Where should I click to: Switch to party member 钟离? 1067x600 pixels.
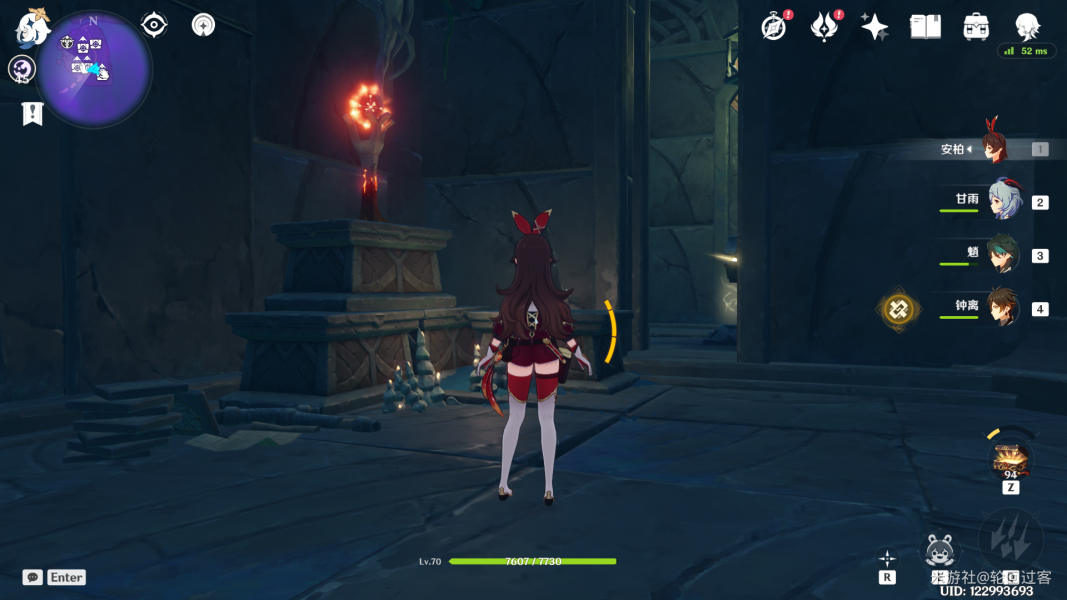[x=1003, y=309]
